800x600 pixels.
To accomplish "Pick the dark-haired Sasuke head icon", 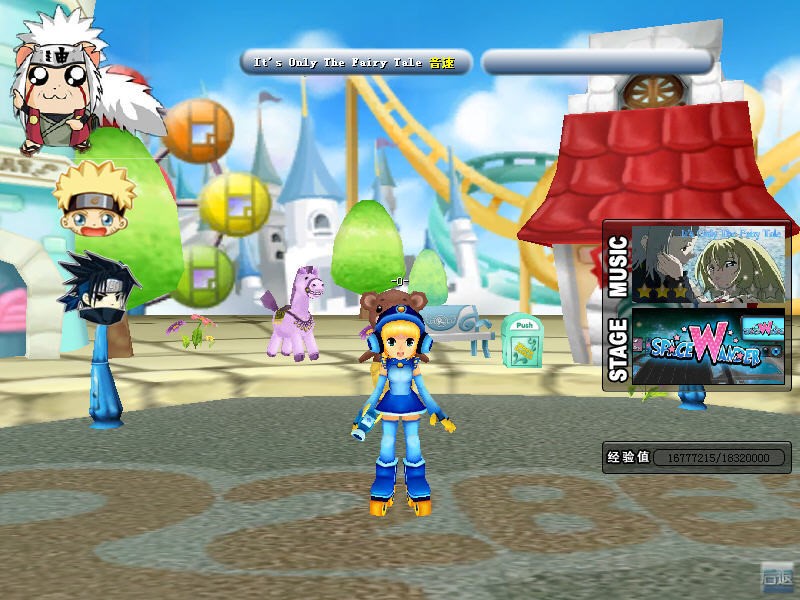I will coord(98,286).
